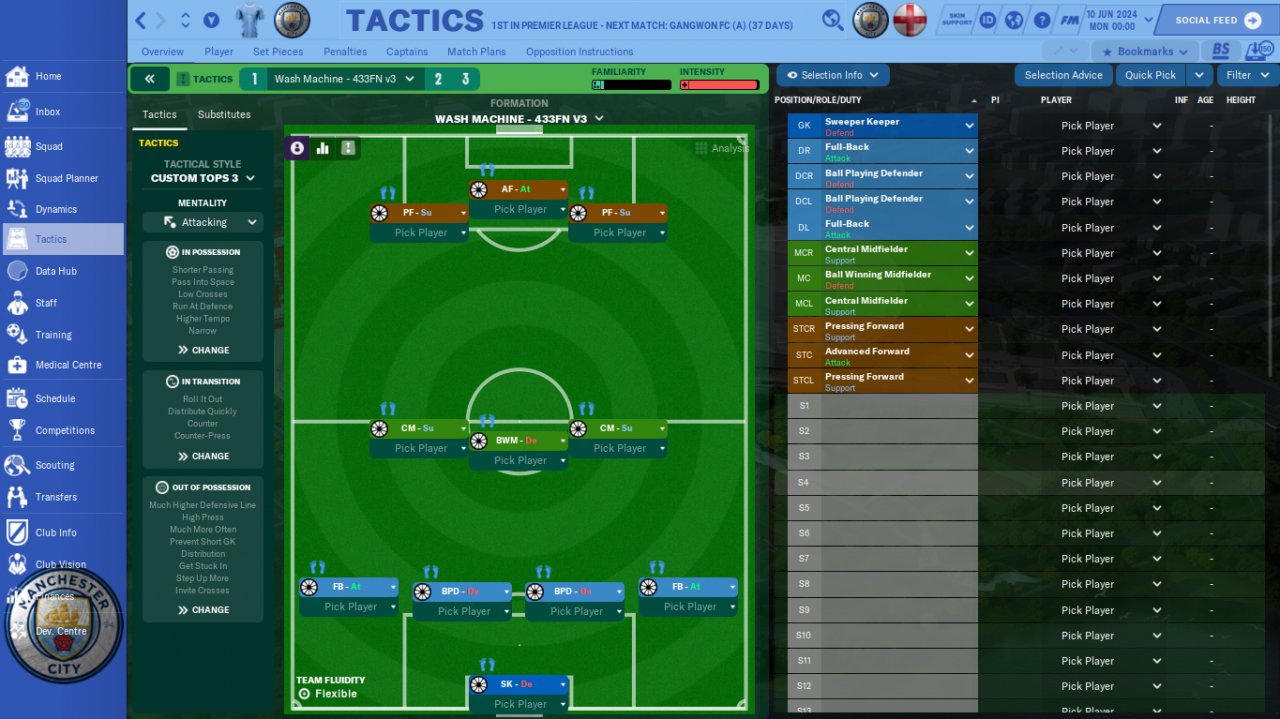Change the Out of Possession instructions
1280x719 pixels.
tap(203, 610)
